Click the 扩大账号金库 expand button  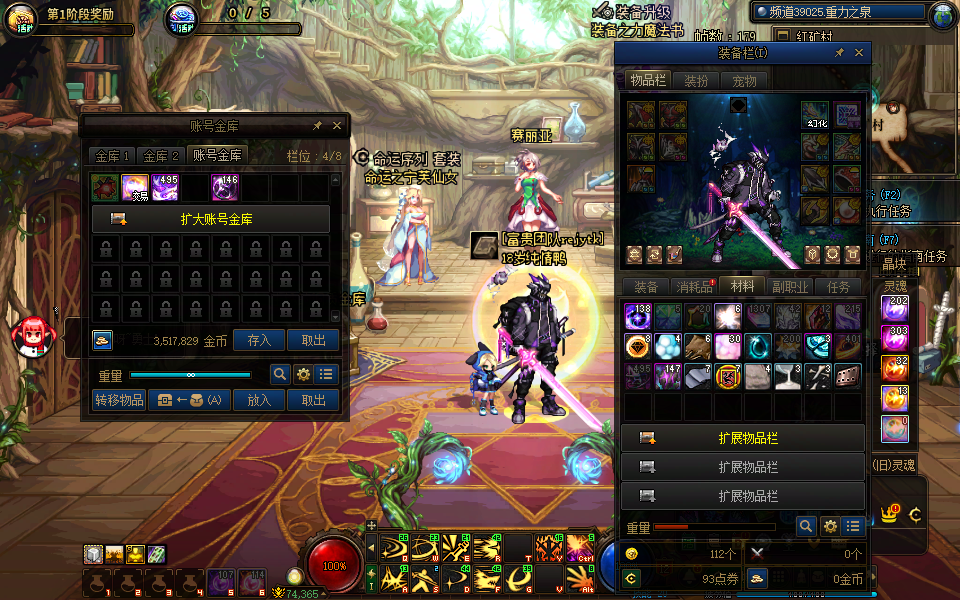point(211,219)
